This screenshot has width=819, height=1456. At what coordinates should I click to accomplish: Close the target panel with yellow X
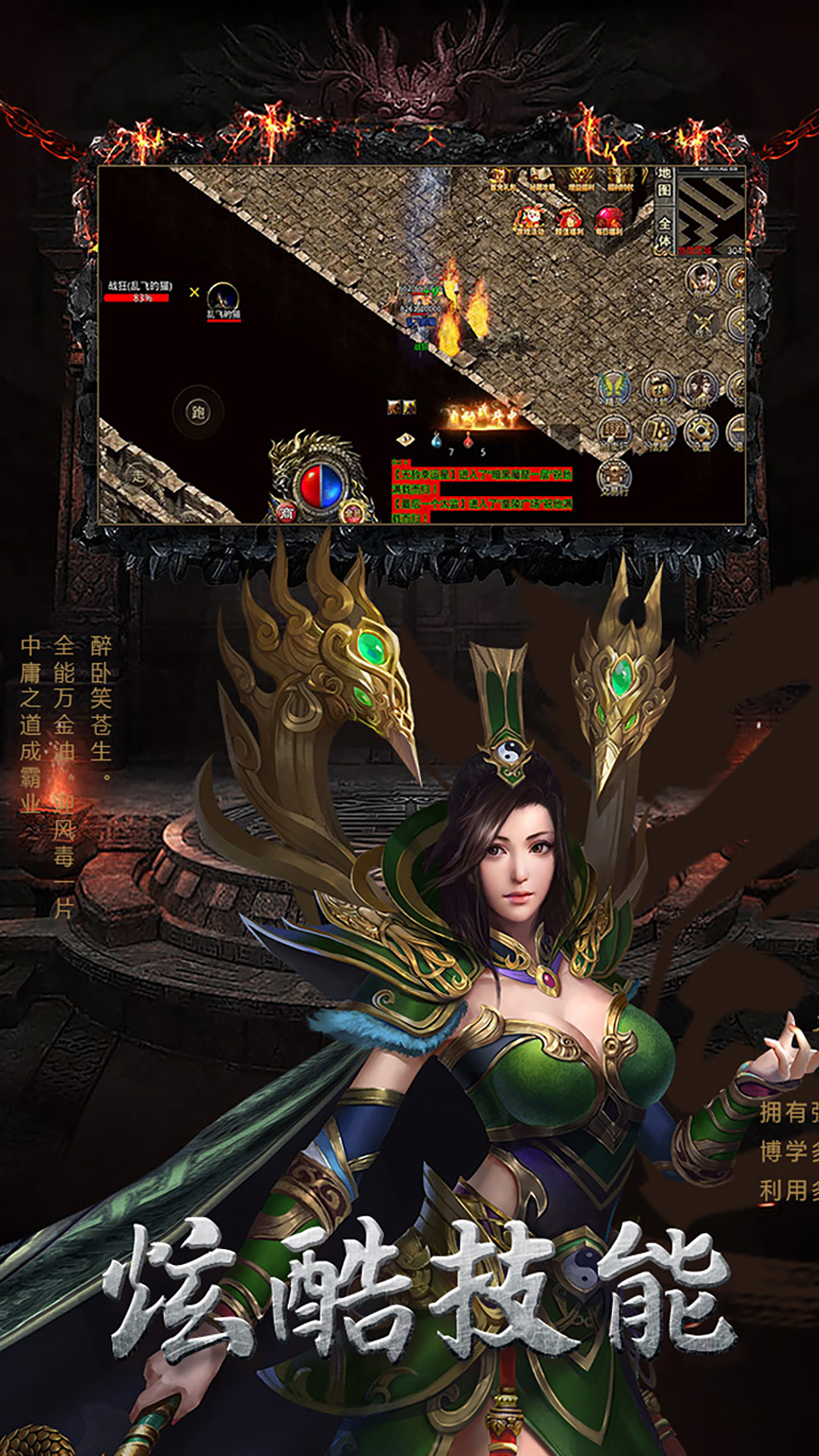coord(195,292)
